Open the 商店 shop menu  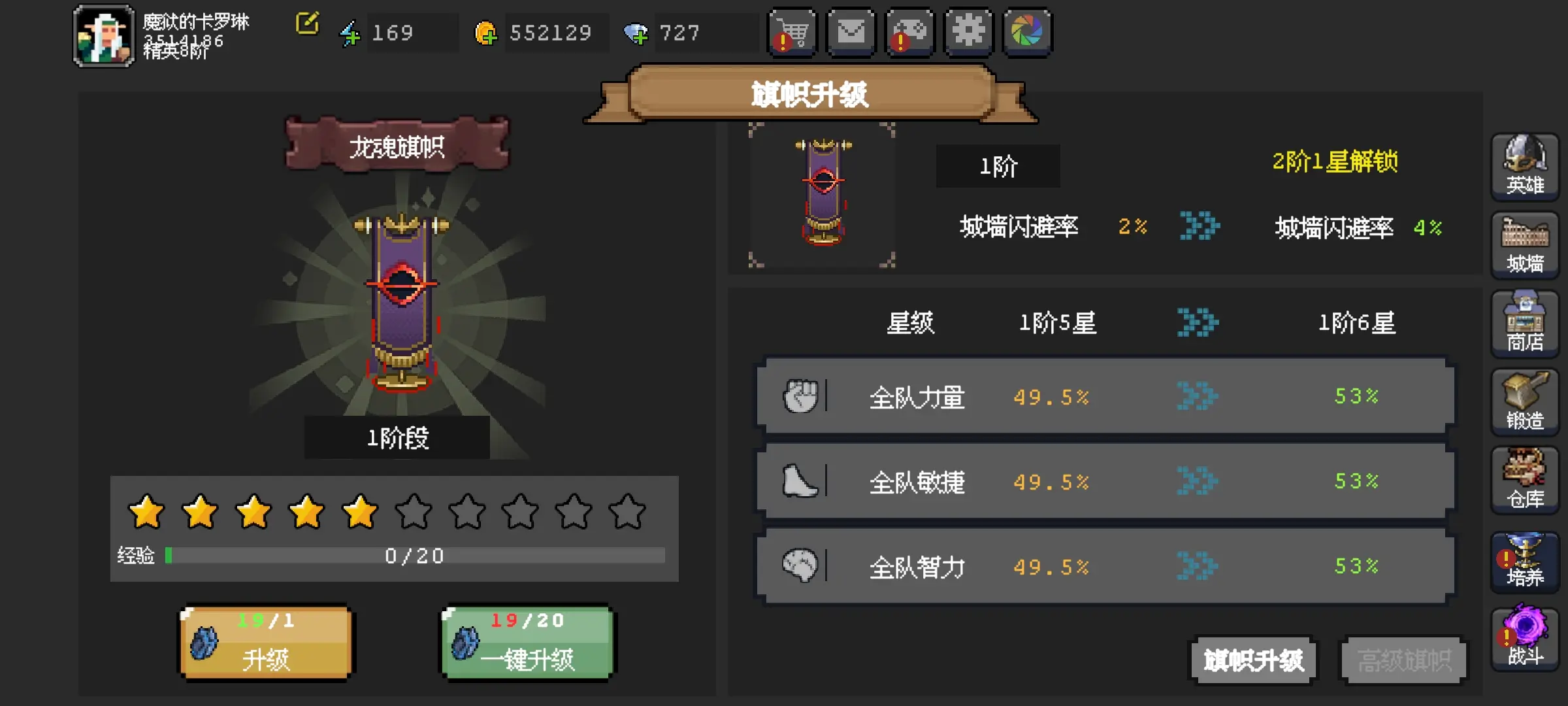point(1525,324)
